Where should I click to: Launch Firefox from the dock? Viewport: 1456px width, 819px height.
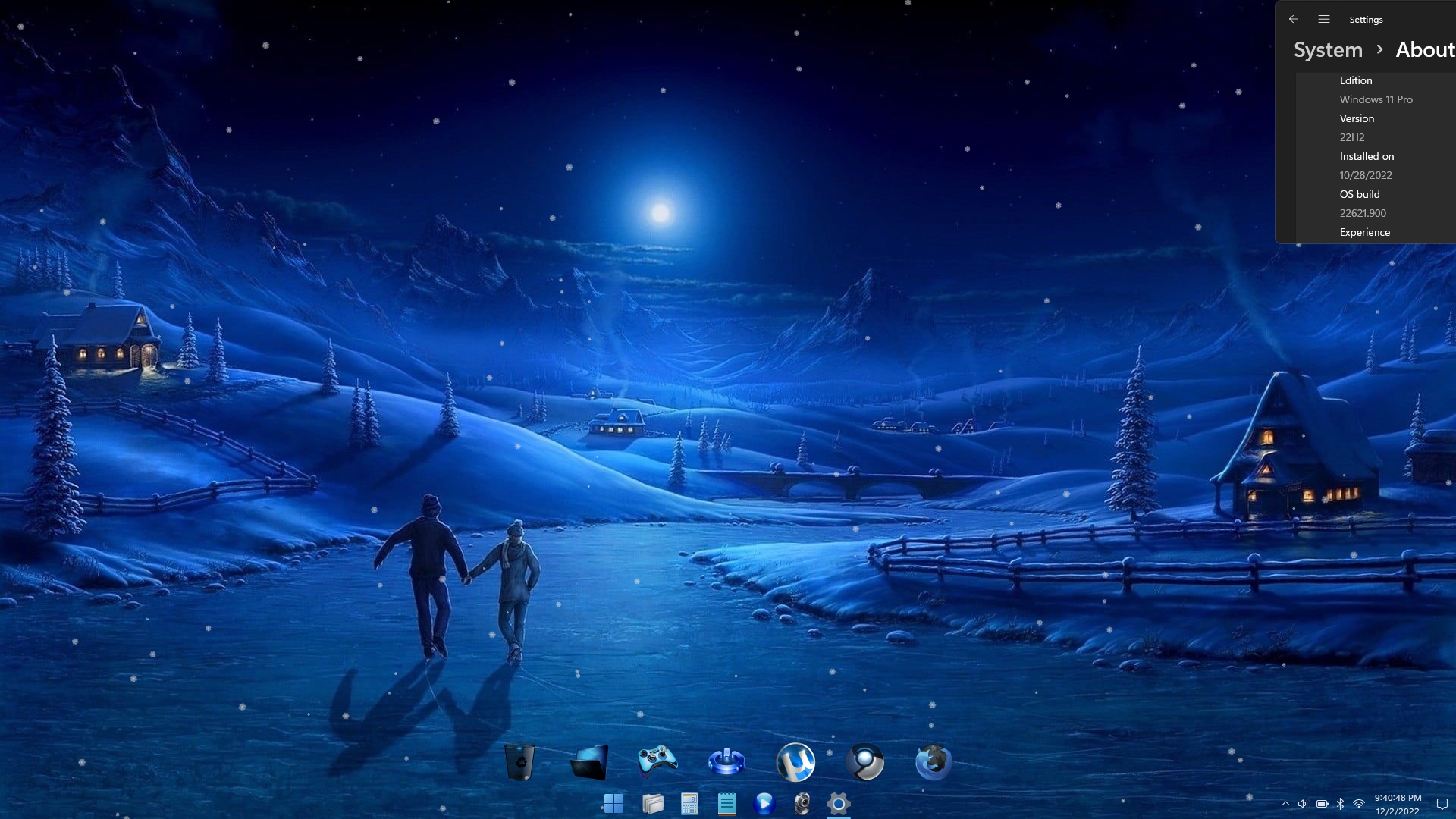coord(934,761)
